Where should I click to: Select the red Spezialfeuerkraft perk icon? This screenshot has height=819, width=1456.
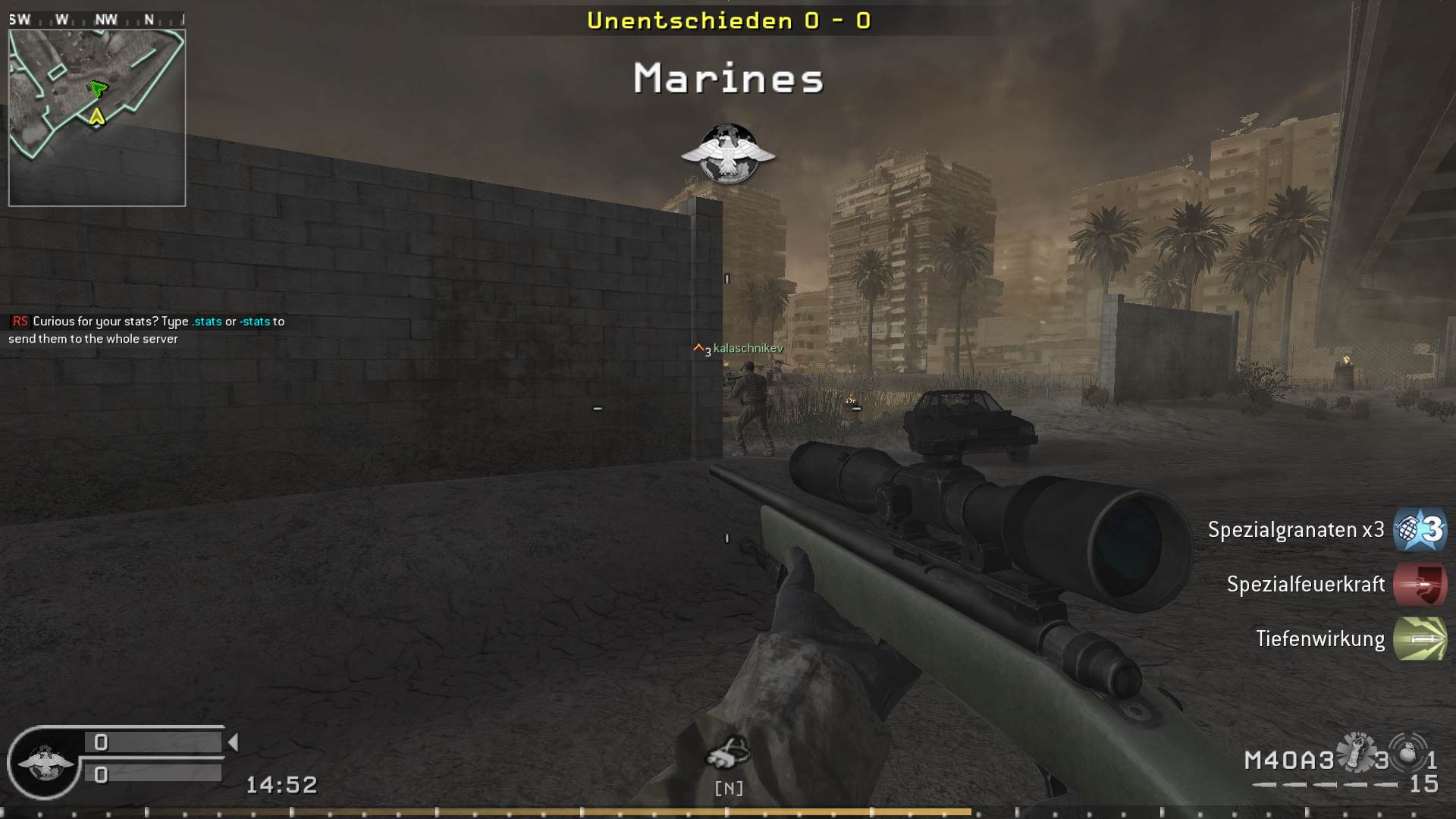pos(1420,585)
